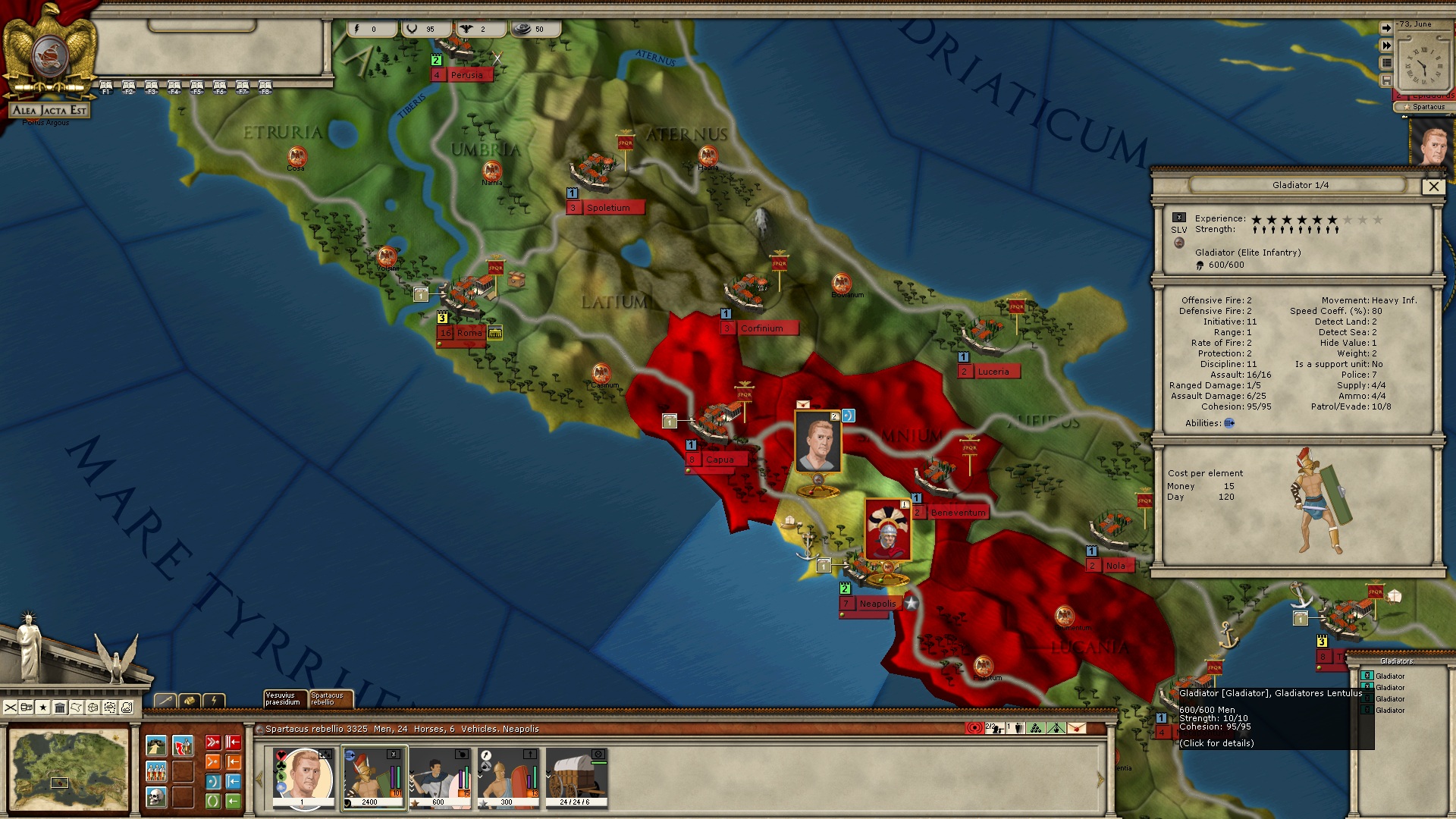
Task: Select the slinger unit card with 600 men
Action: pos(441,778)
